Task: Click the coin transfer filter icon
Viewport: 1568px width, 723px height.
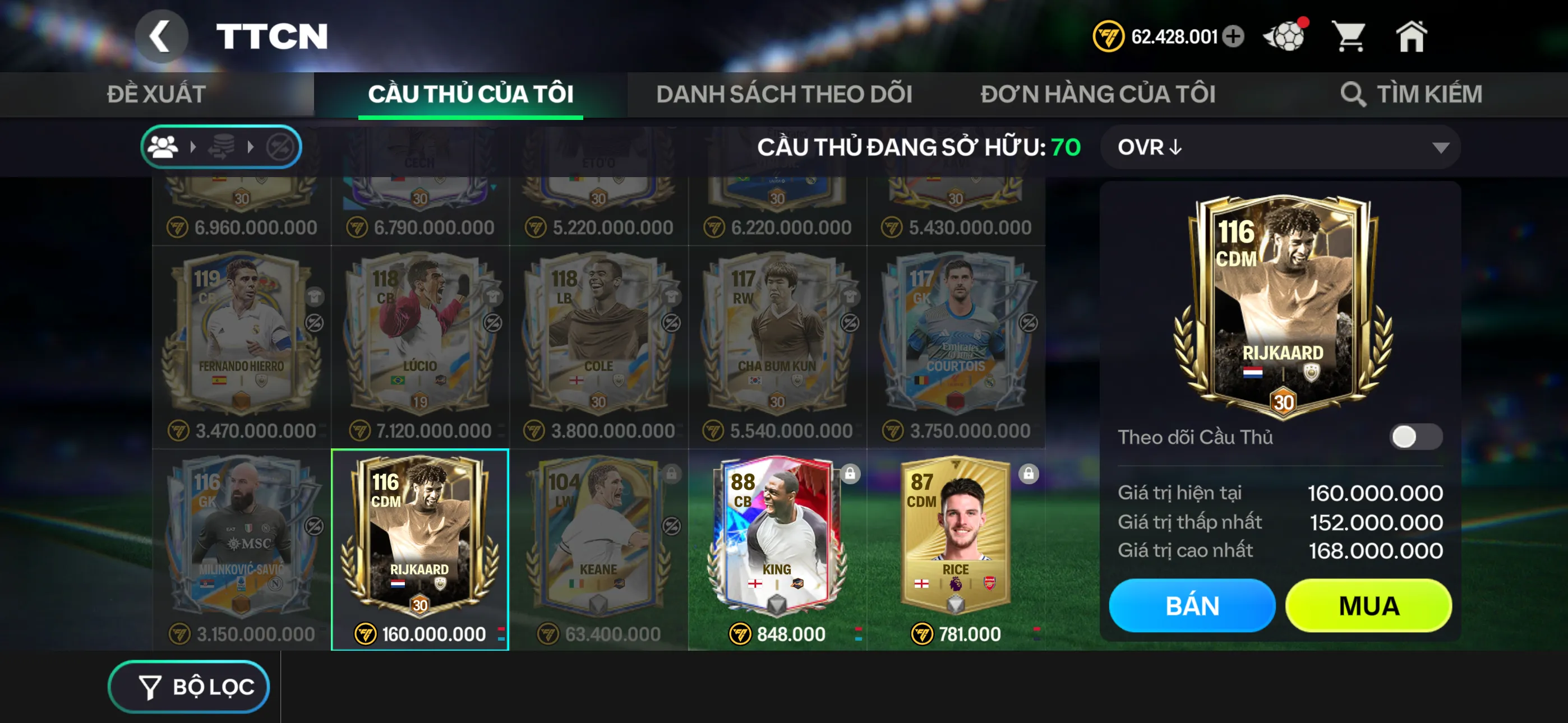Action: [x=220, y=146]
